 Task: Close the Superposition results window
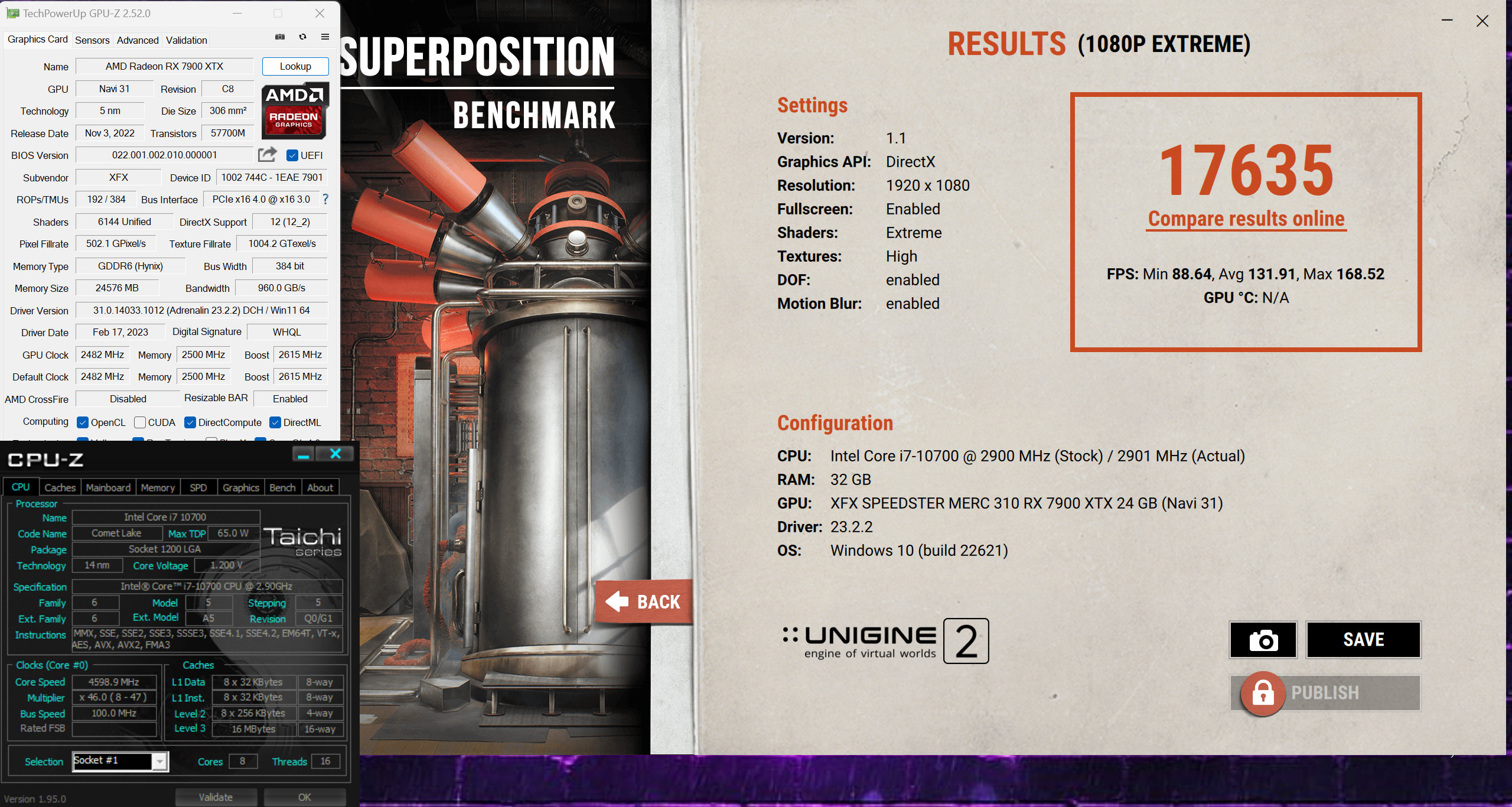click(x=1482, y=21)
